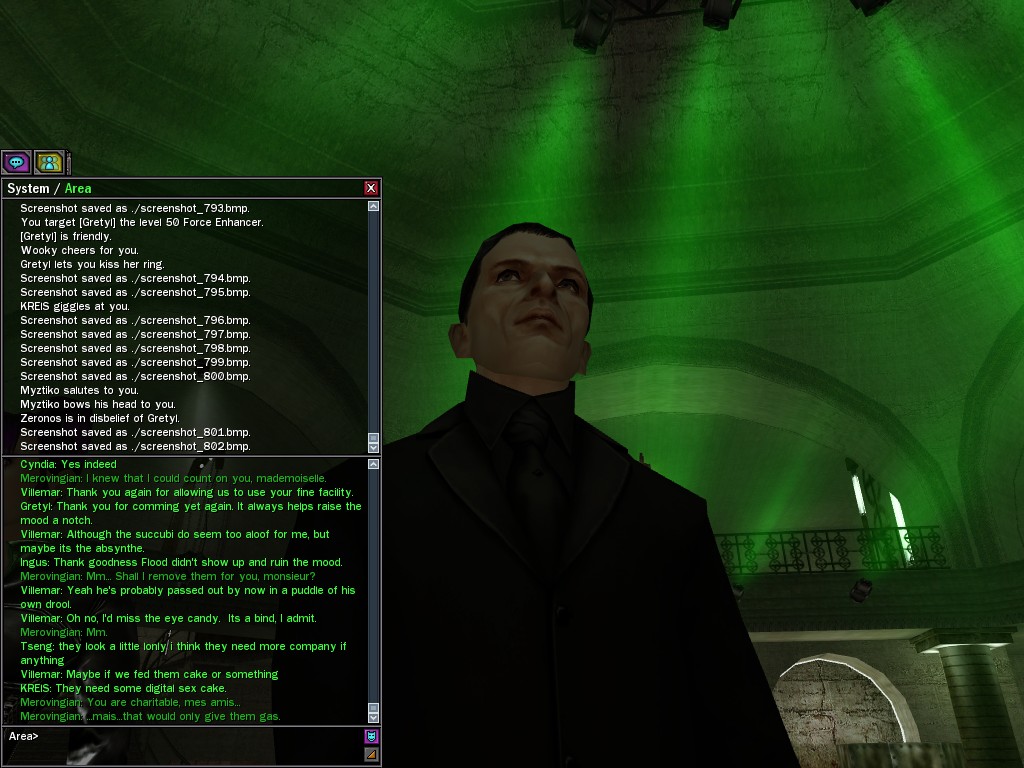Open the emote mask icon in chat
The height and width of the screenshot is (768, 1024).
[x=371, y=737]
